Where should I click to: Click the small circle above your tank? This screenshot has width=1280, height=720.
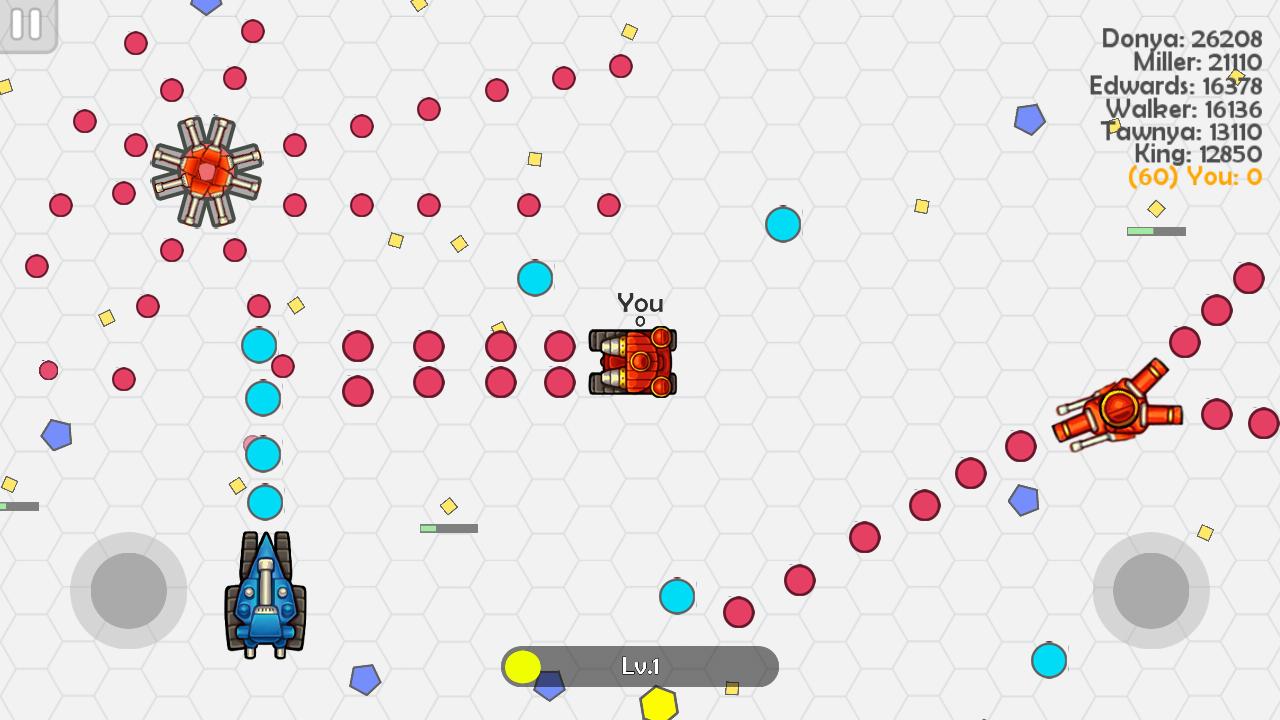[638, 321]
